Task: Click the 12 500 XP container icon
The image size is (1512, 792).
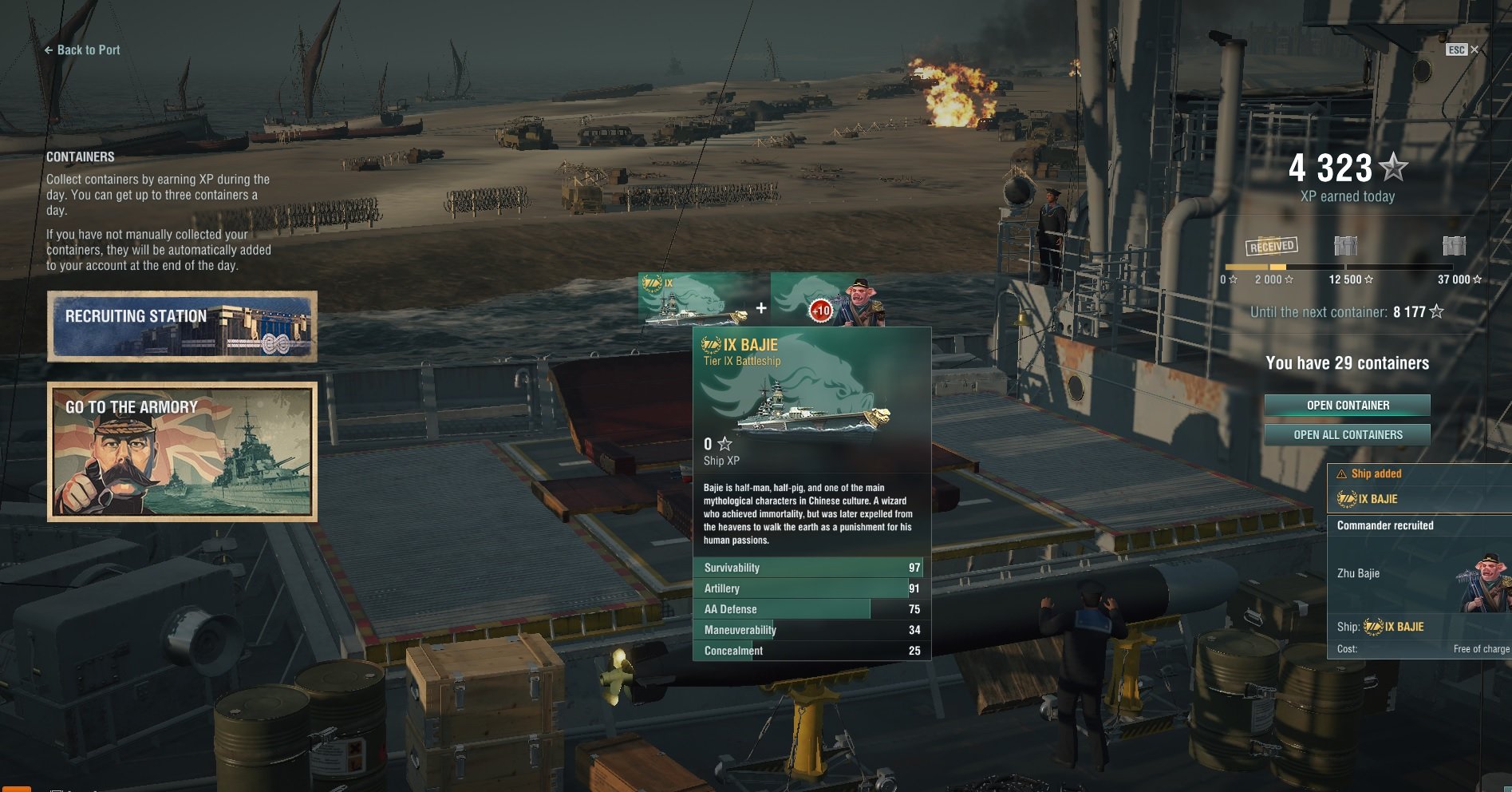Action: (1346, 247)
